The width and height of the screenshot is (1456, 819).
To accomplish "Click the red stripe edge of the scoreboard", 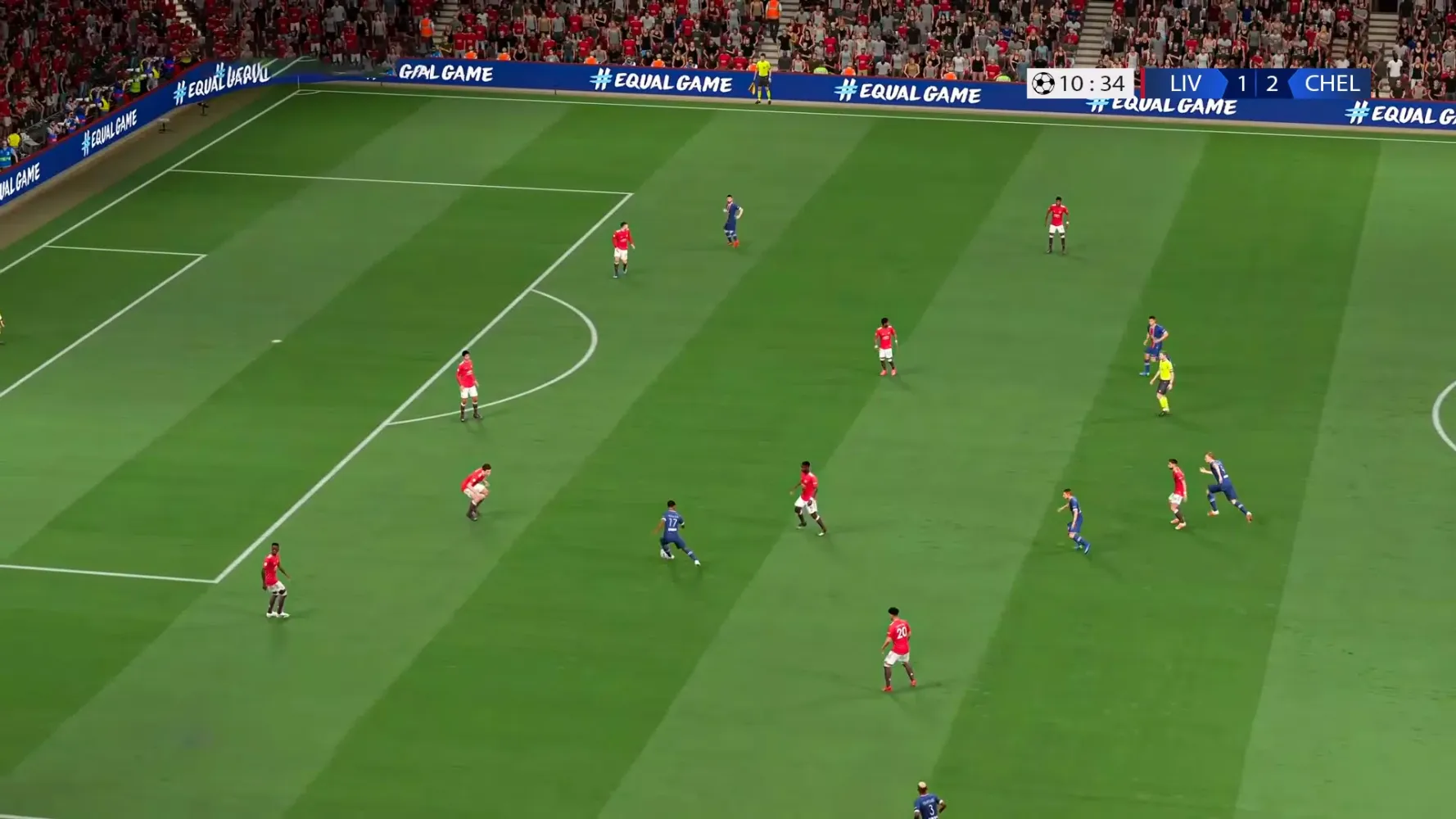I will 1142,84.
